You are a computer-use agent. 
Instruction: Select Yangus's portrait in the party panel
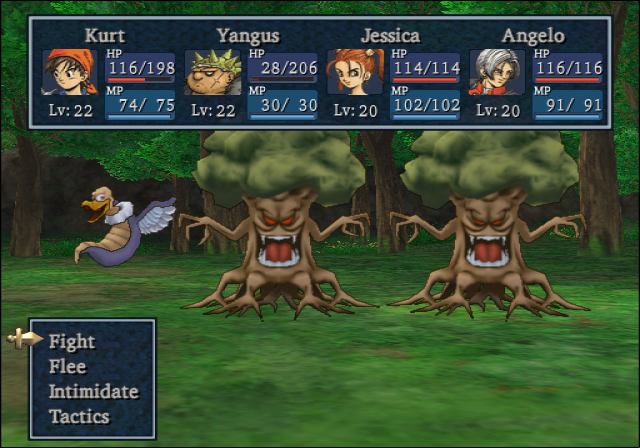[x=214, y=72]
